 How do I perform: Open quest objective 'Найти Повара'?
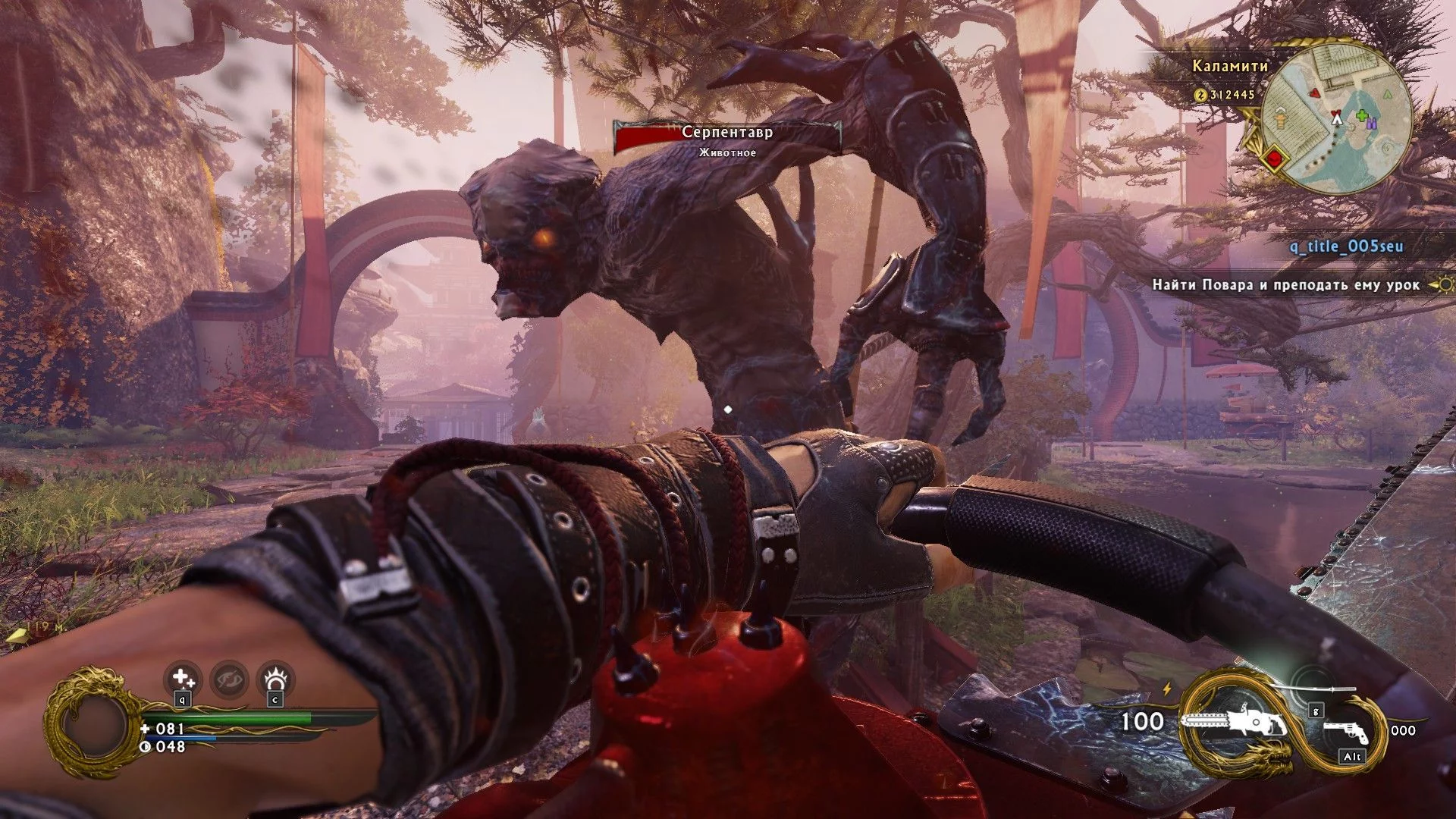click(1285, 285)
